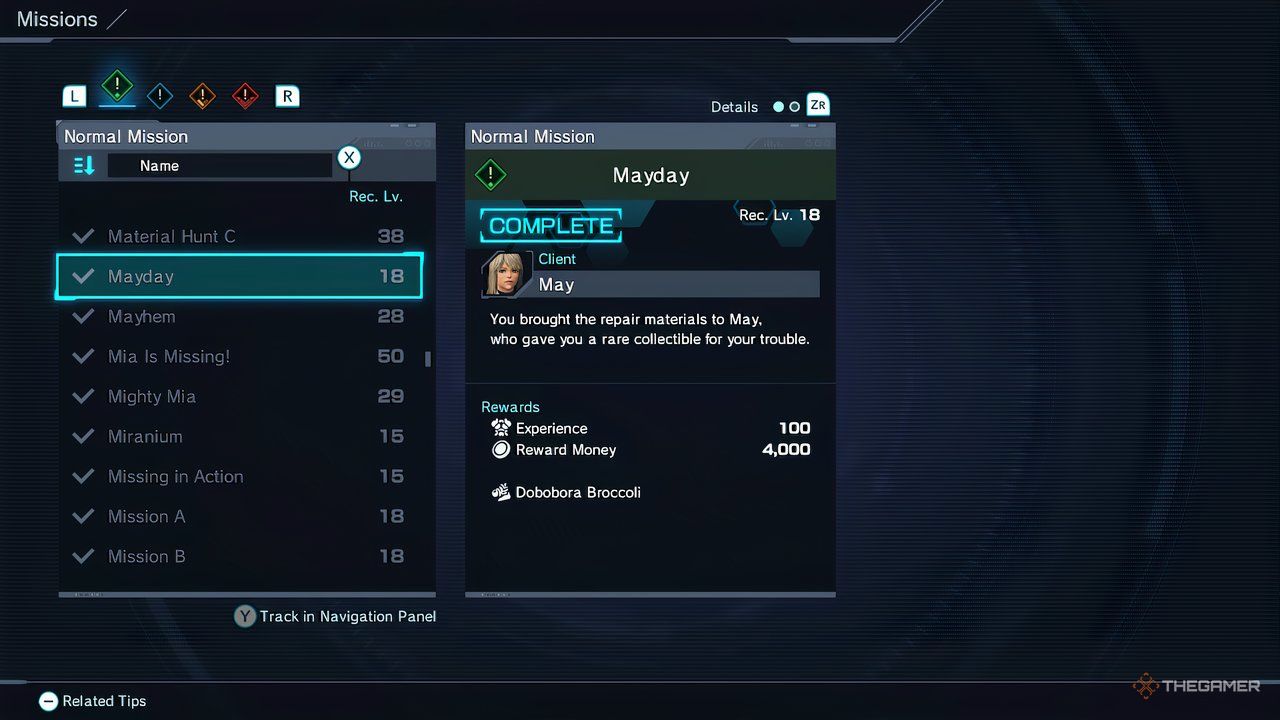Click the Experience icon under Rewards
1280x720 pixels.
pyautogui.click(x=500, y=428)
